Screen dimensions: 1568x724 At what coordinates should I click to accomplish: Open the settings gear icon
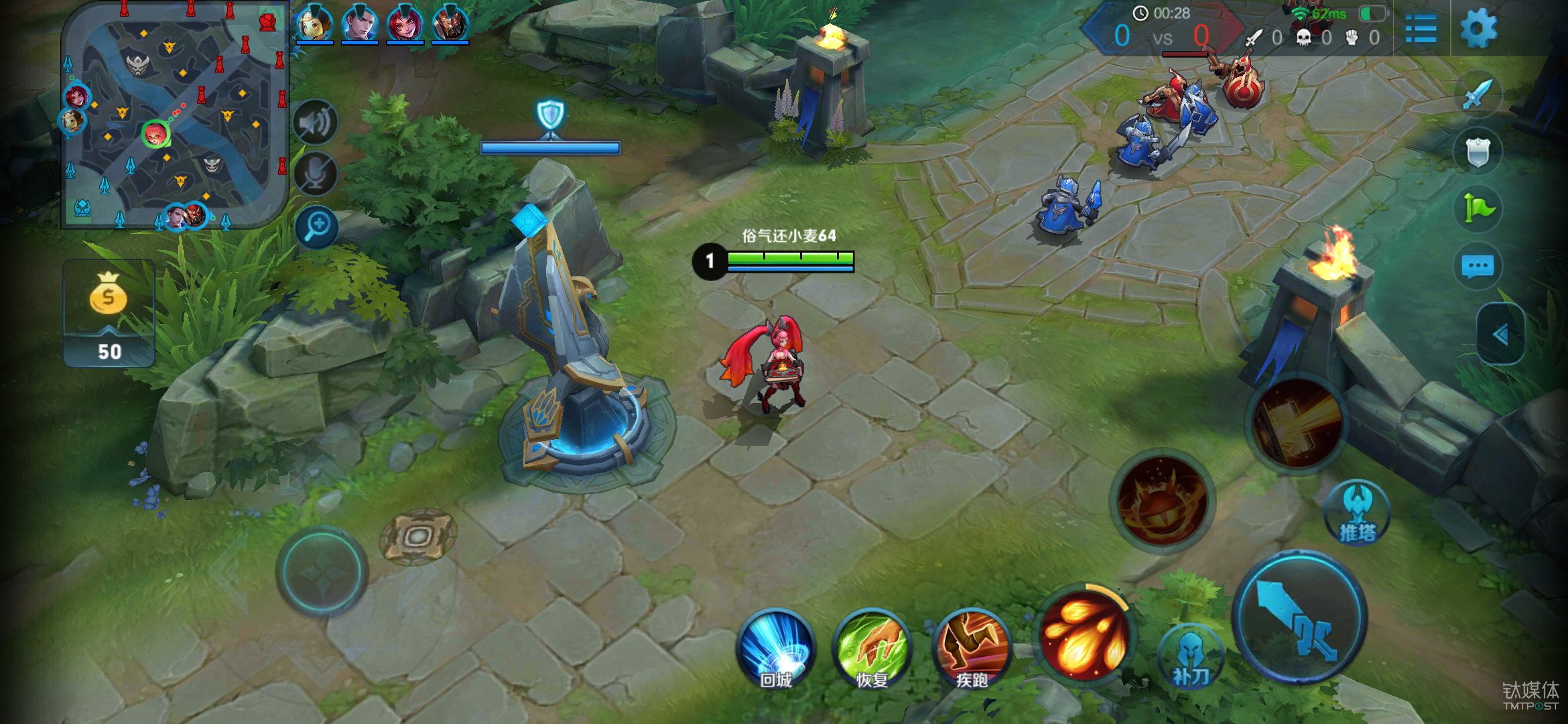[1478, 29]
